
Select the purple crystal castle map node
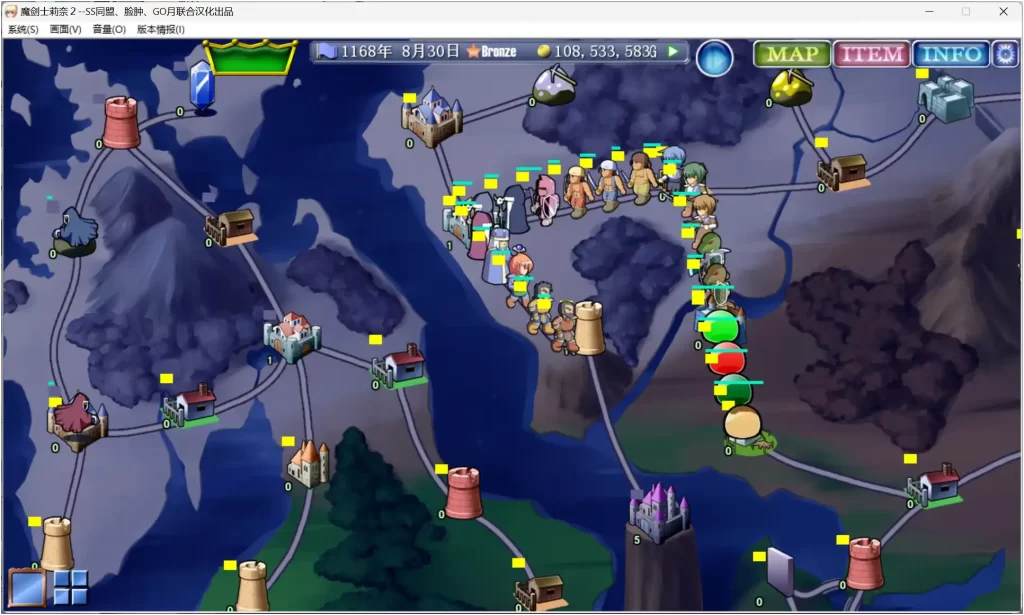pyautogui.click(x=658, y=512)
